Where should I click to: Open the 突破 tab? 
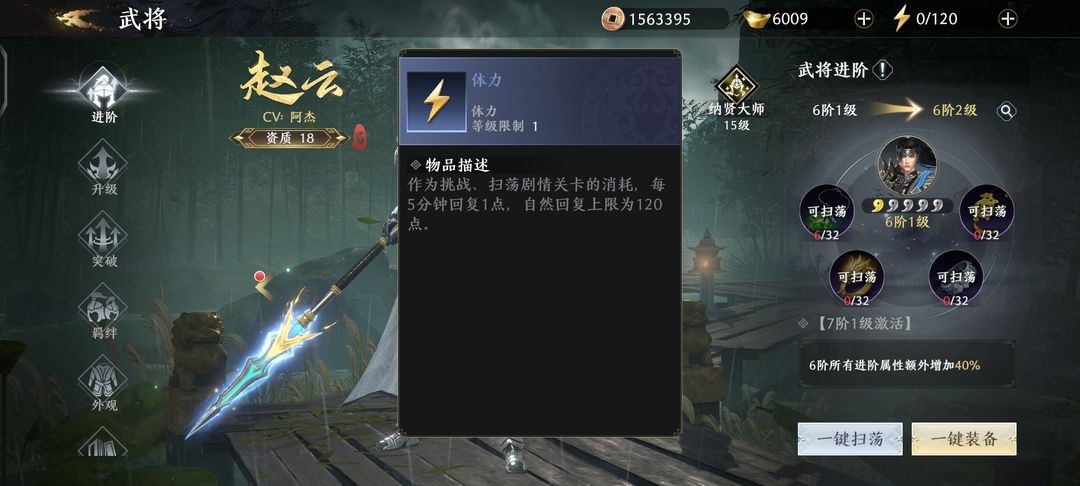click(104, 239)
